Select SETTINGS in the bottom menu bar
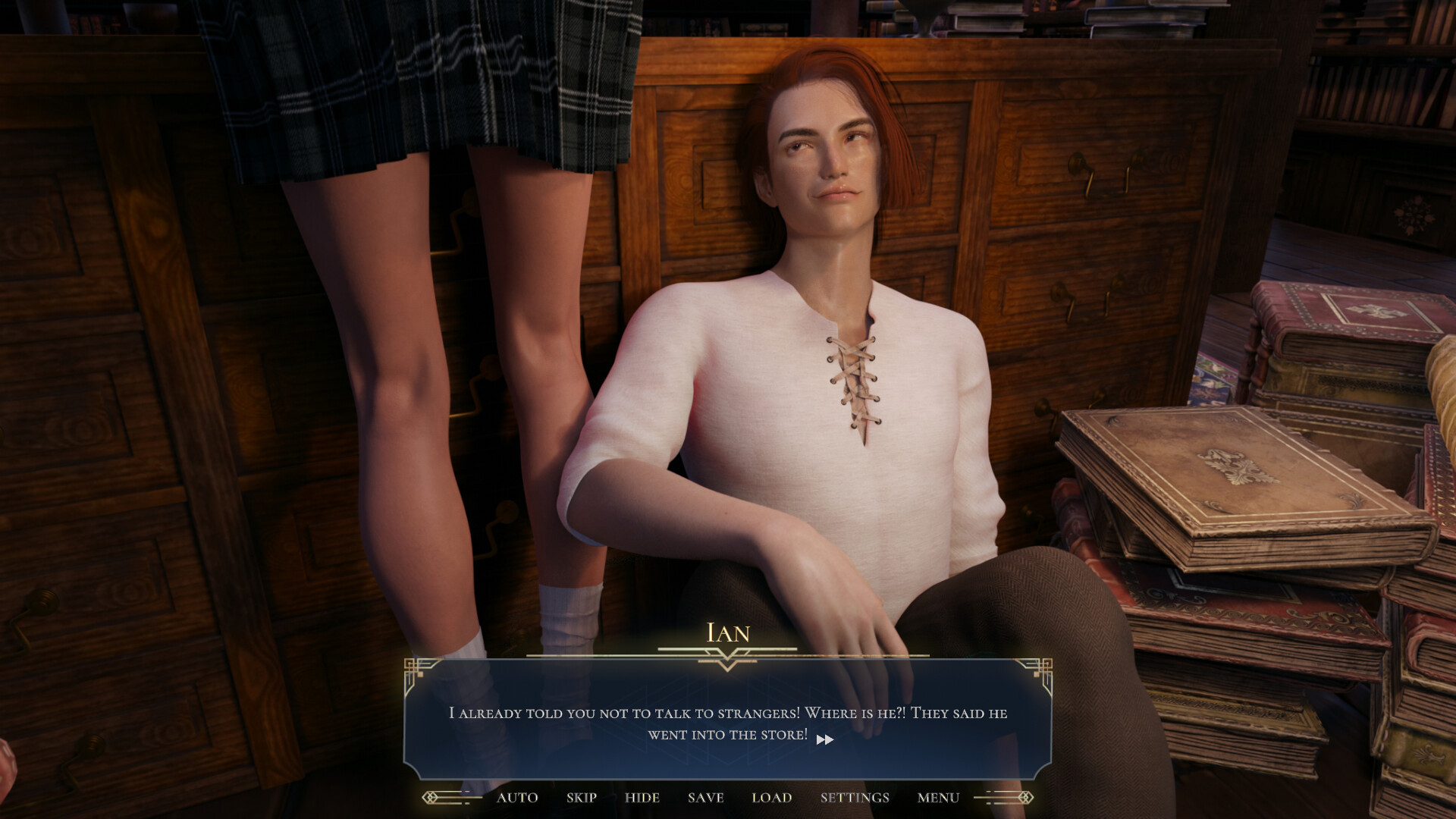Screen dimensions: 1456x819 (854, 798)
